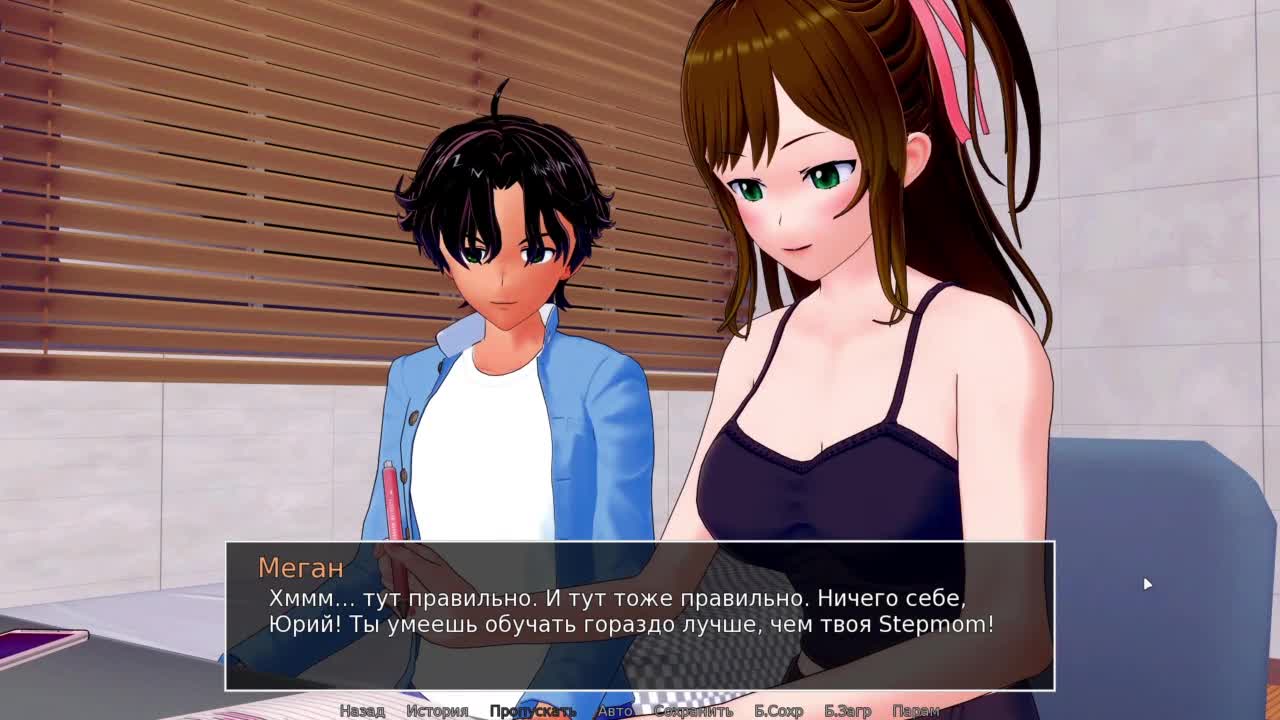
Task: Open the История dialogue log
Action: (x=437, y=711)
